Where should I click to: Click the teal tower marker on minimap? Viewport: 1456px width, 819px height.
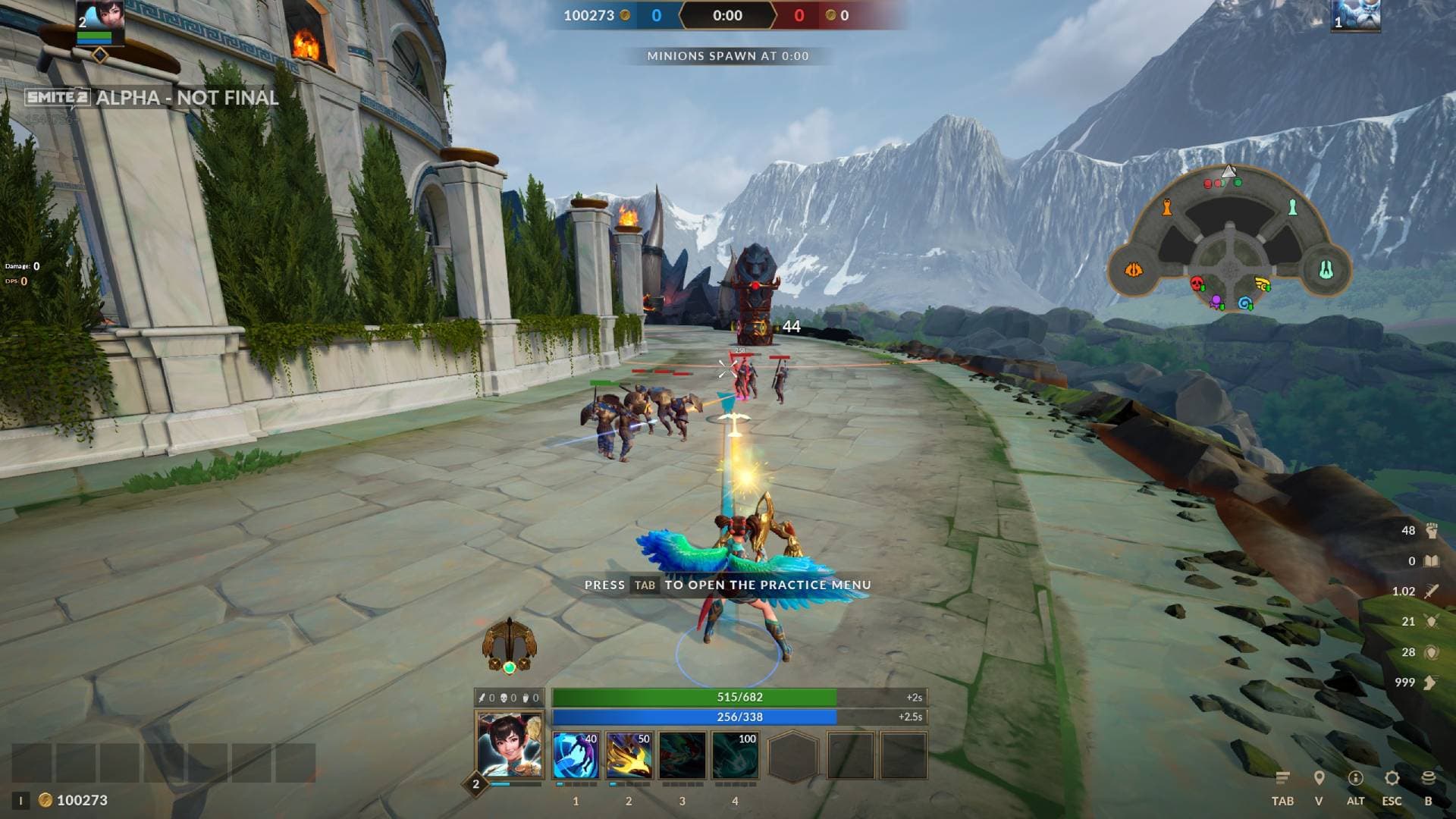coord(1293,206)
